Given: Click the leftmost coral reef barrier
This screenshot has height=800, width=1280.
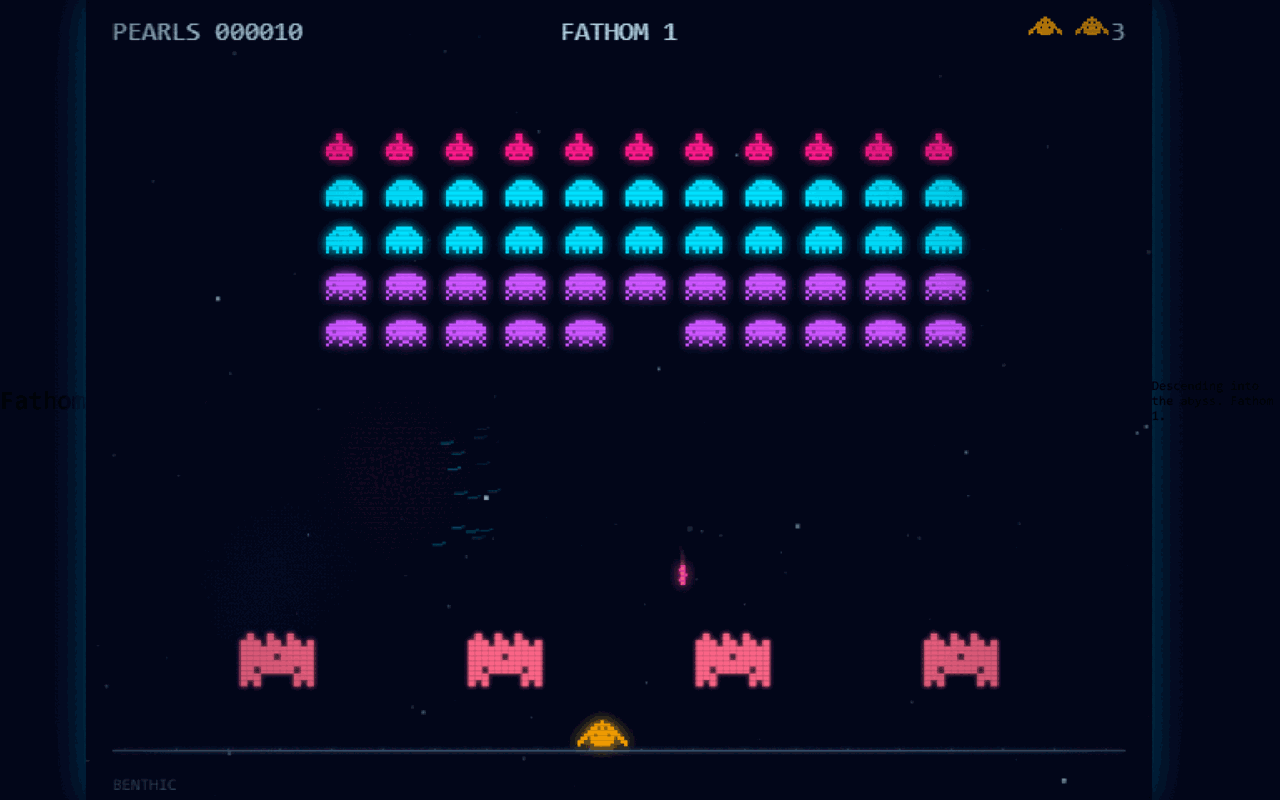Looking at the screenshot, I should 277,660.
